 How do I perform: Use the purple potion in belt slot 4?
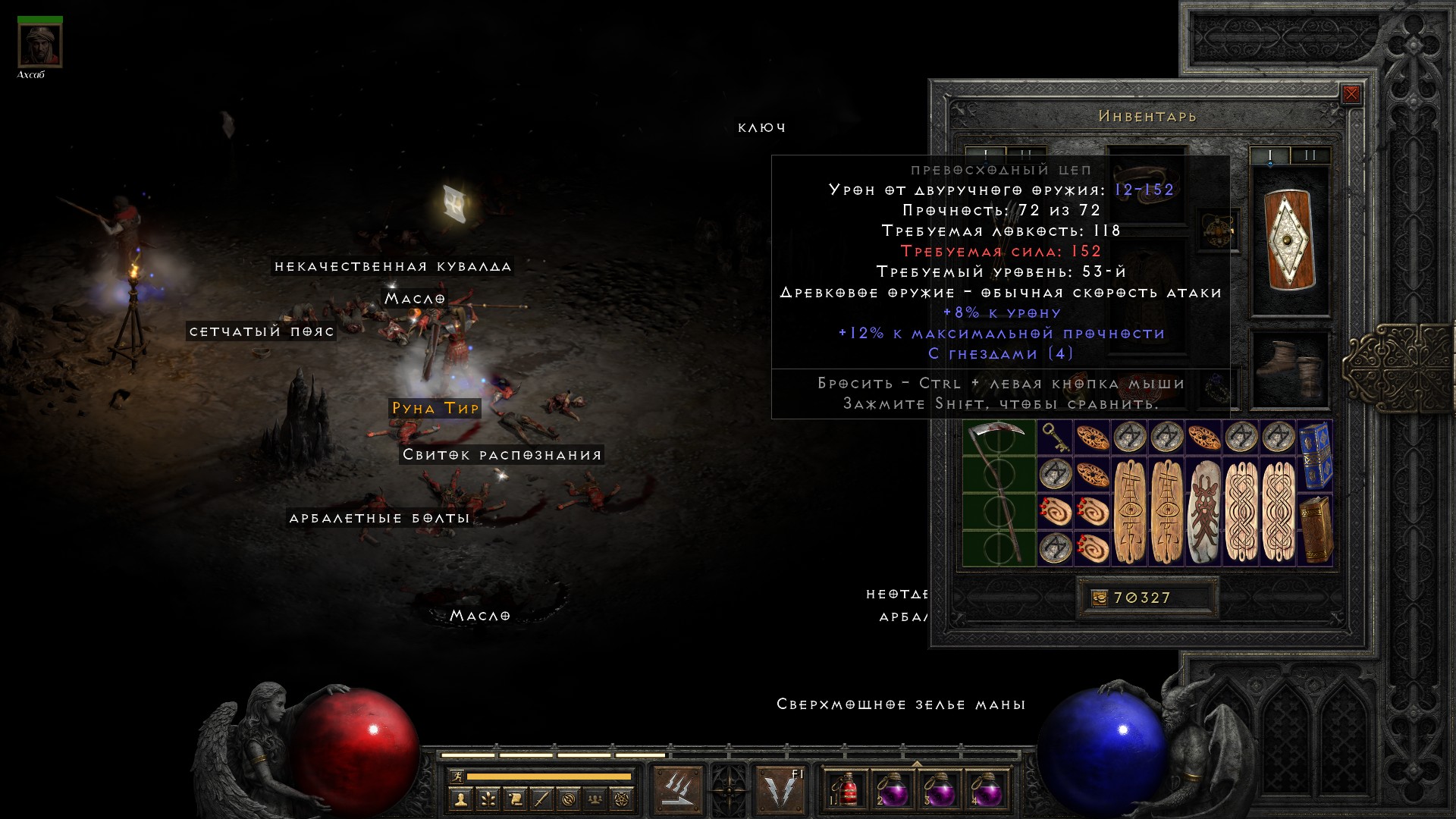click(x=987, y=789)
